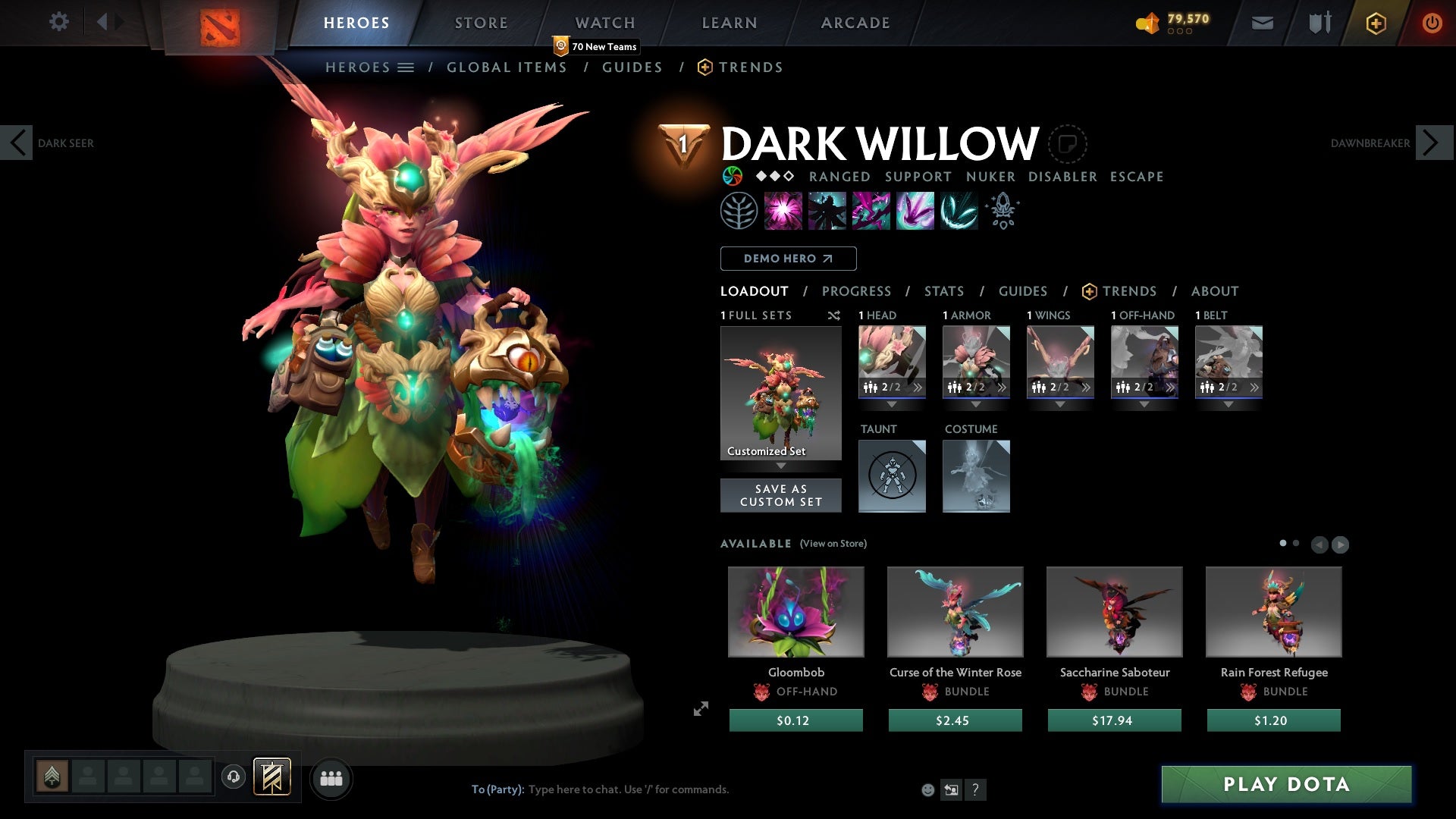This screenshot has width=1456, height=819.
Task: Toggle the Costume slot
Action: pos(976,475)
